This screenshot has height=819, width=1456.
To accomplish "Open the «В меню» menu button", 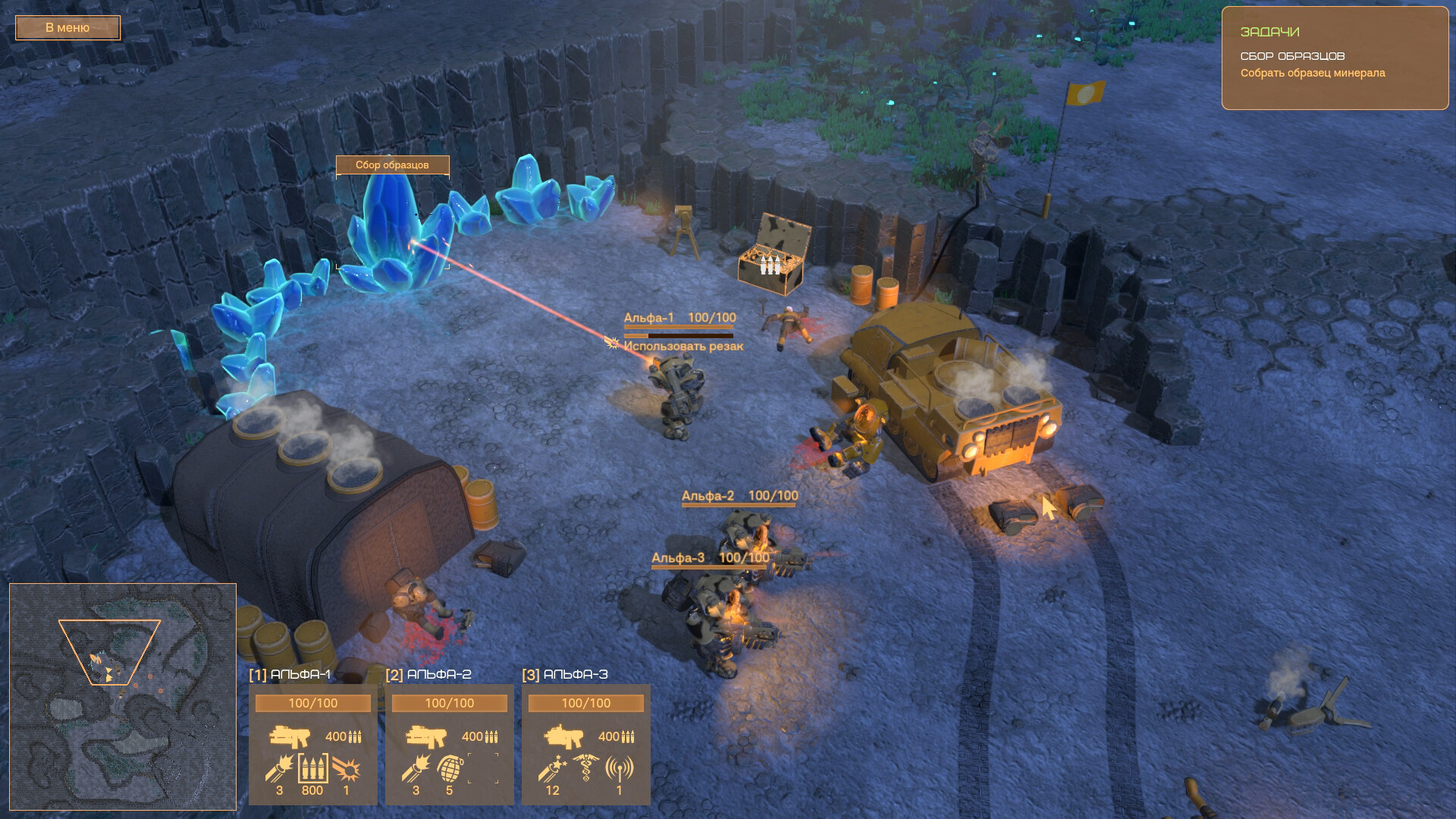I will click(67, 28).
